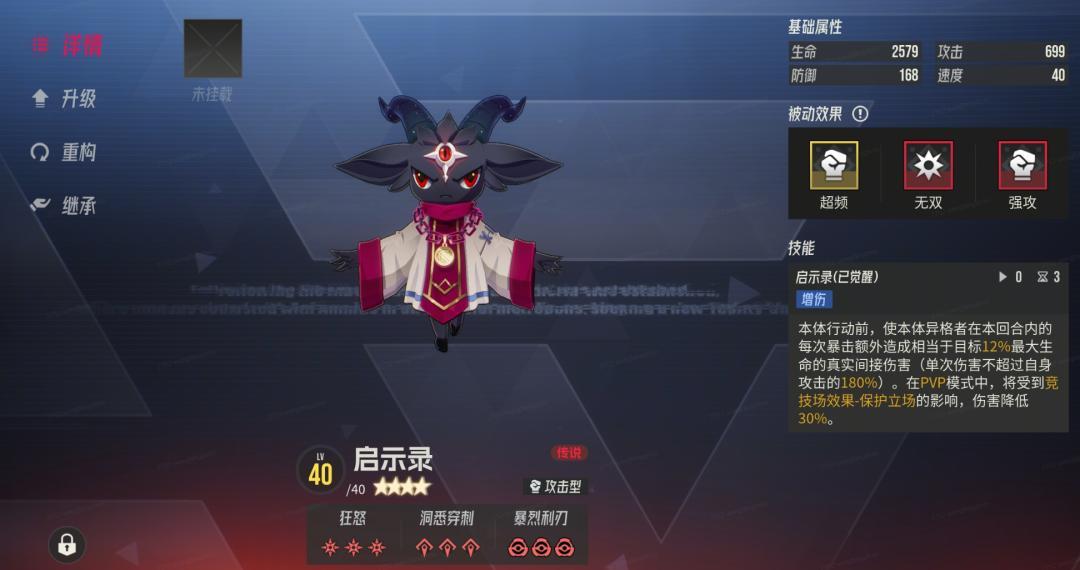1080x570 pixels.
Task: Switch to the 详情 details tab
Action: coord(68,45)
